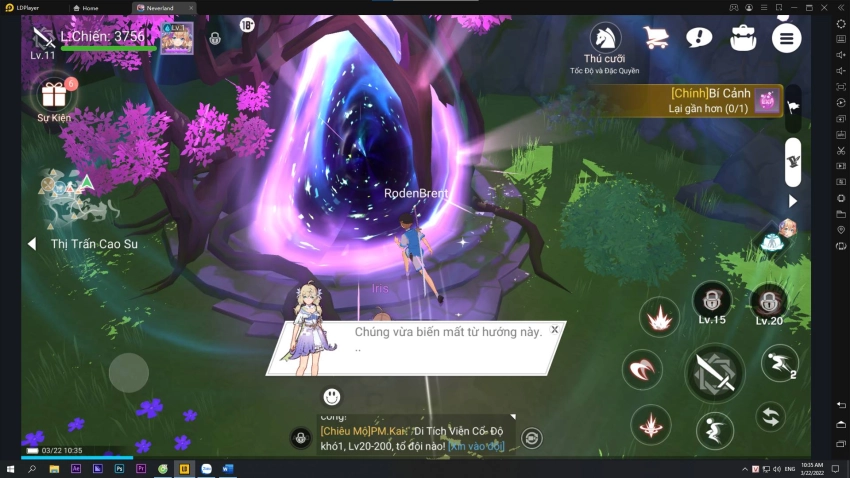Open the hamburger main menu

point(786,38)
